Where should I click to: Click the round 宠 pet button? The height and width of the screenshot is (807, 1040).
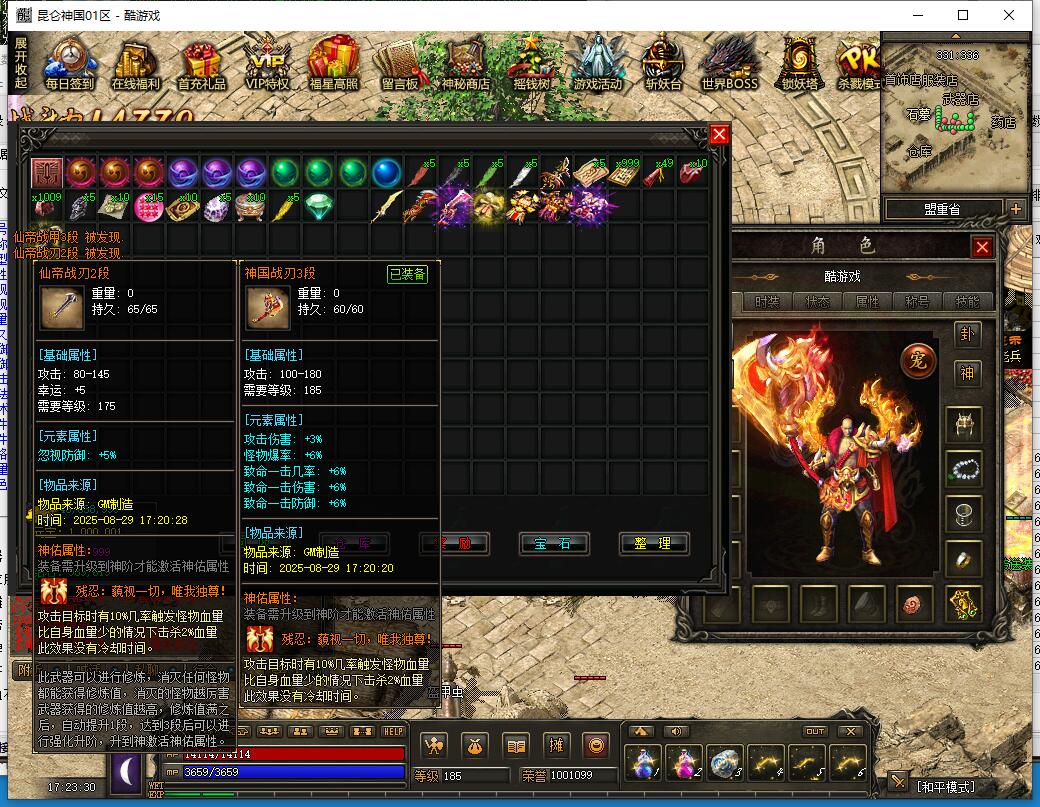[917, 360]
